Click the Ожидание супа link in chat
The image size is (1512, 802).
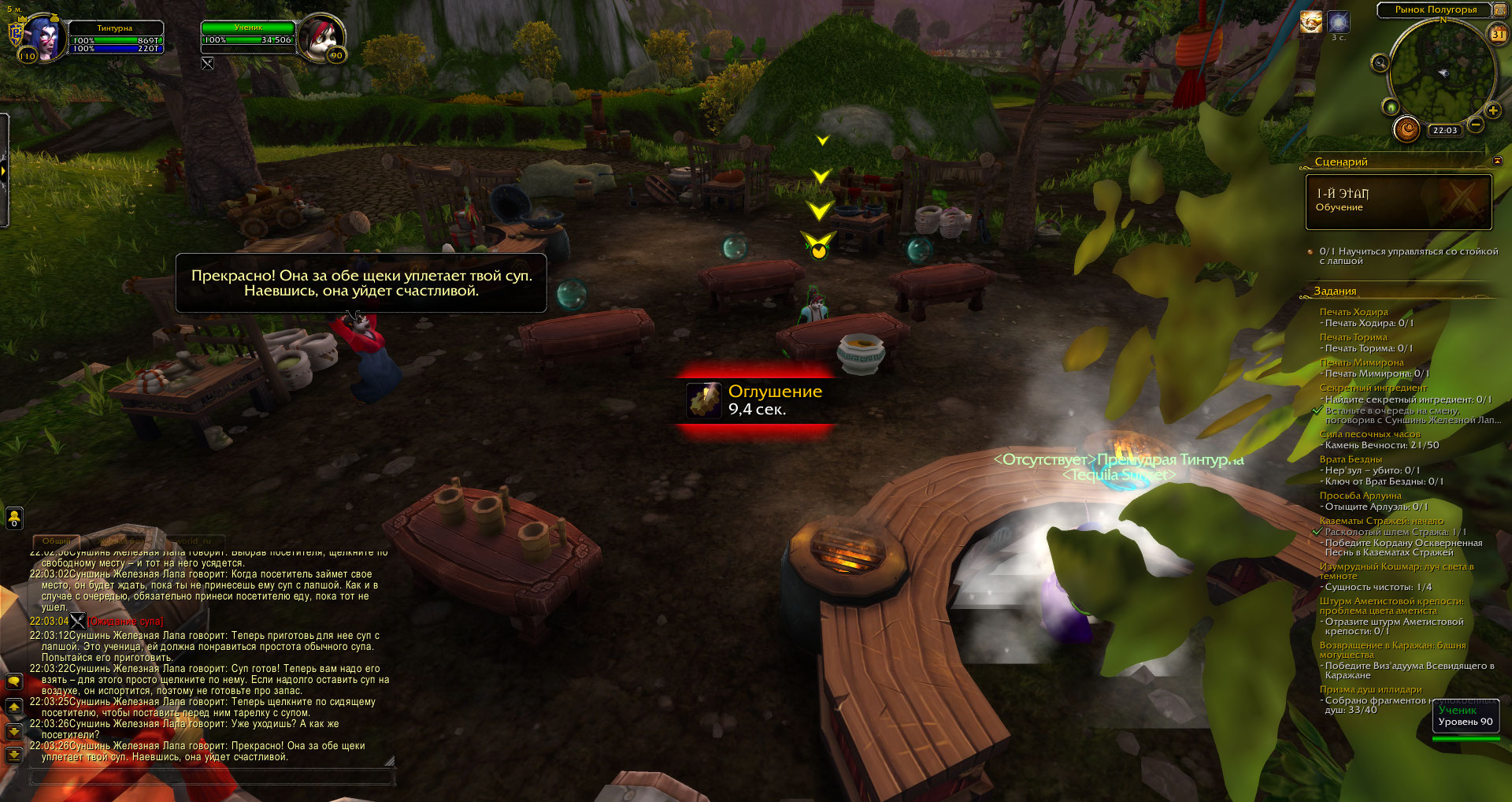[125, 622]
